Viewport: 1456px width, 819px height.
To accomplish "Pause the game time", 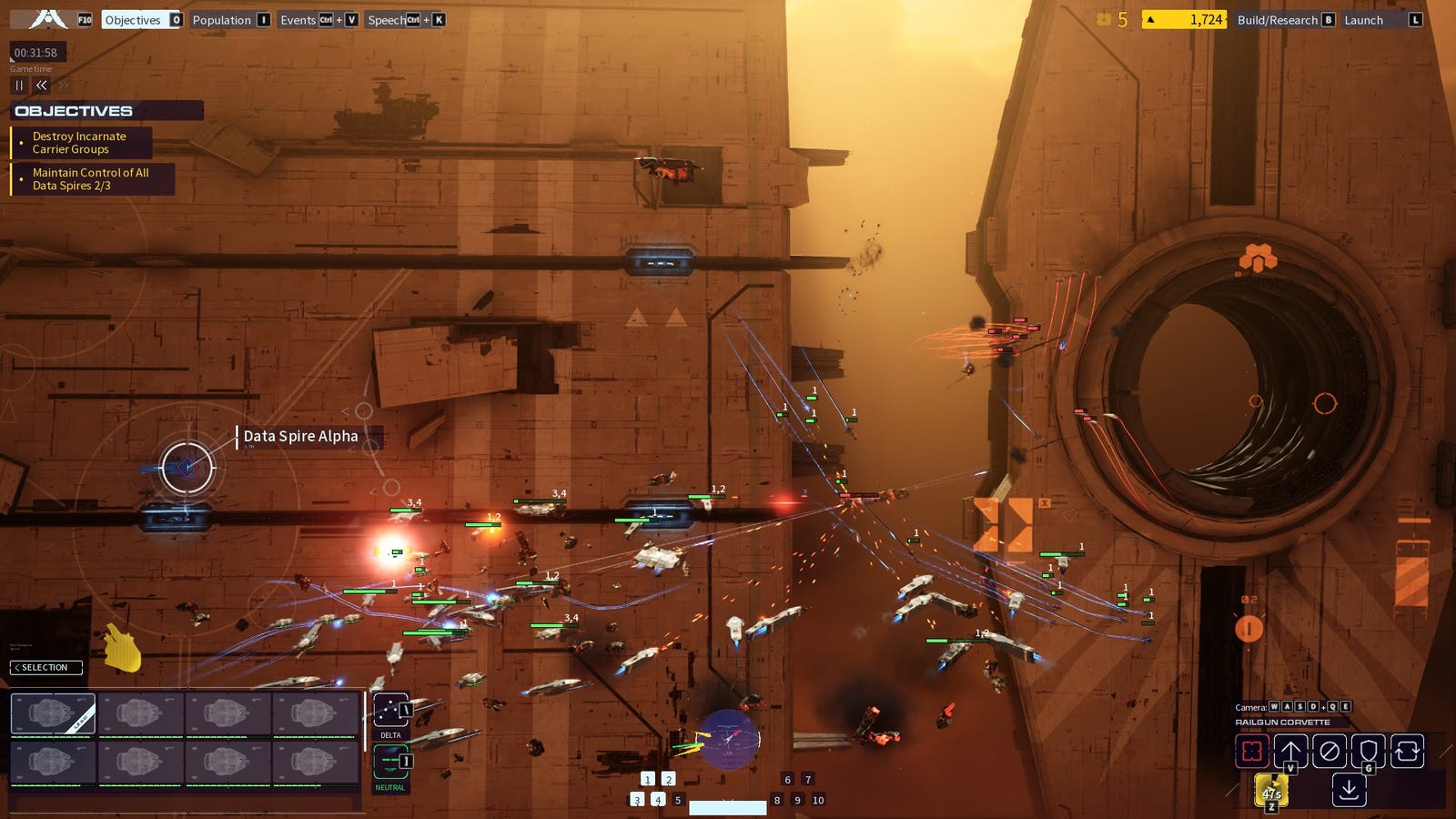I will click(x=19, y=85).
